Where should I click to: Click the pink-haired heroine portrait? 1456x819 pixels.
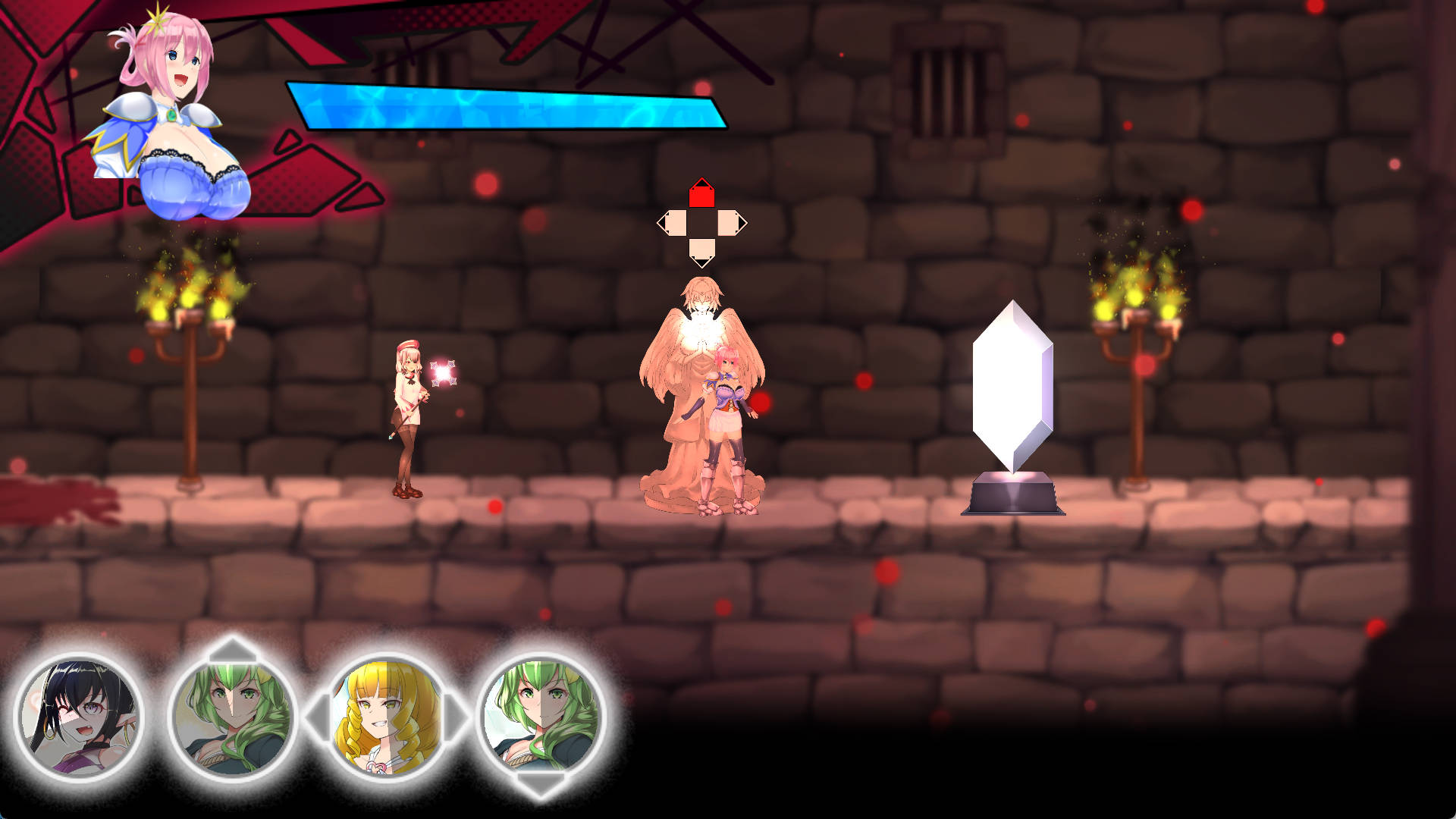coord(168,114)
